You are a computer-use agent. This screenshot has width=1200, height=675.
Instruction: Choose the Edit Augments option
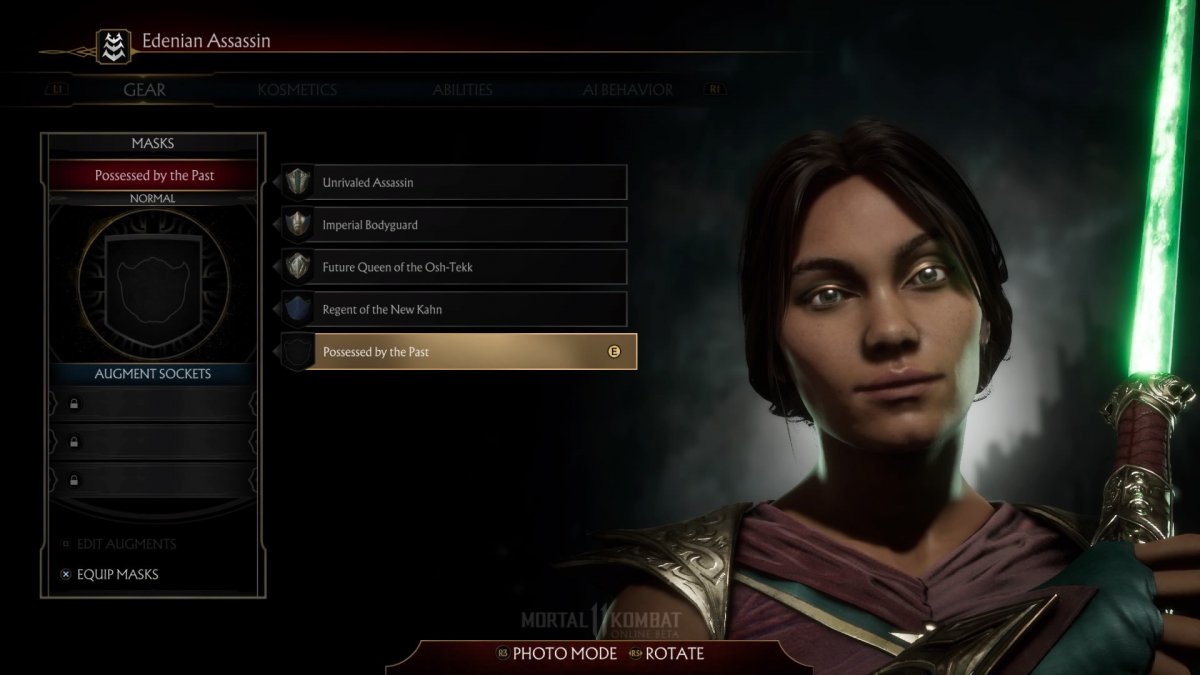coord(126,544)
